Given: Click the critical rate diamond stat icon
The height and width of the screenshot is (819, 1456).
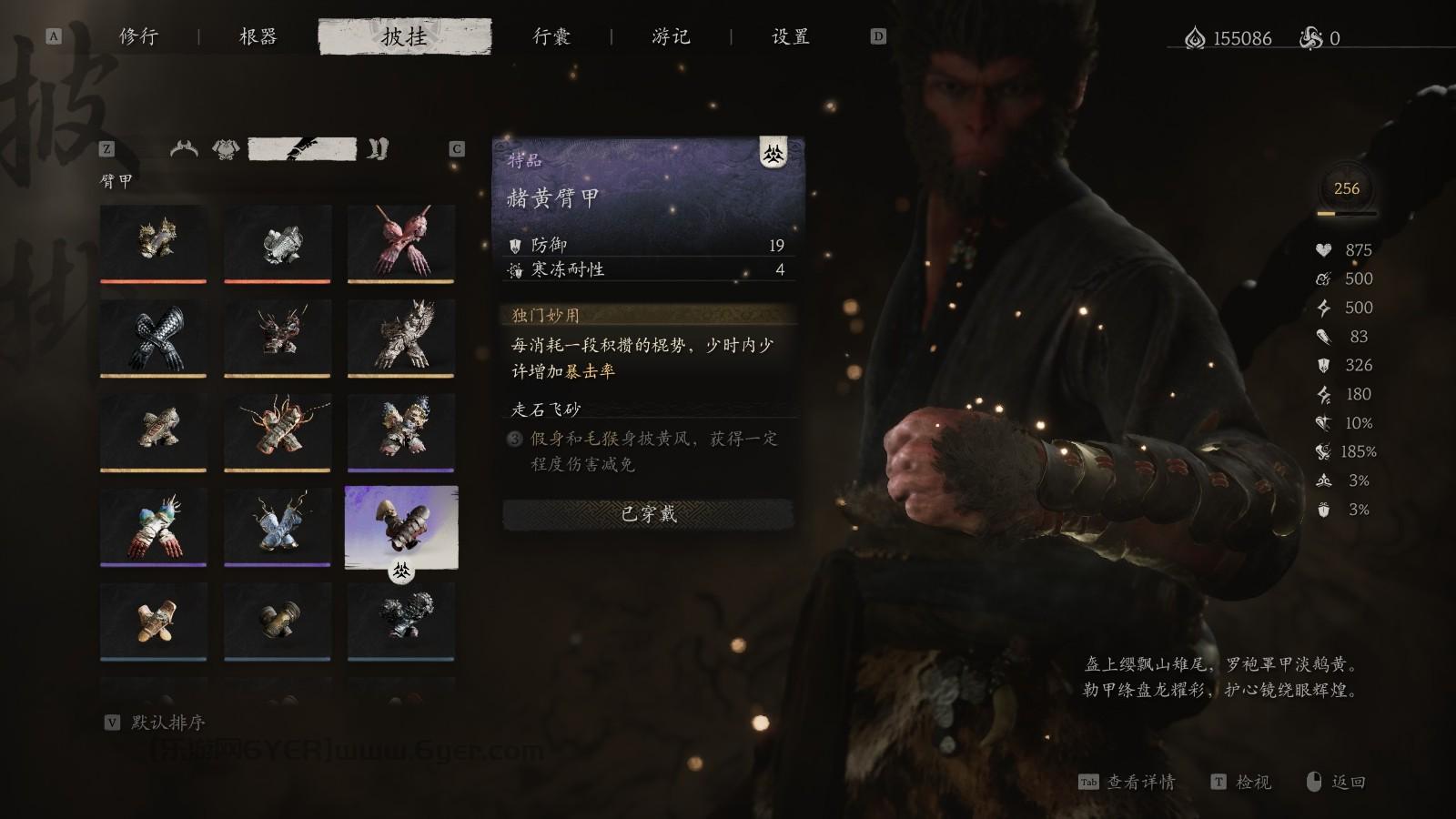Looking at the screenshot, I should (1322, 423).
